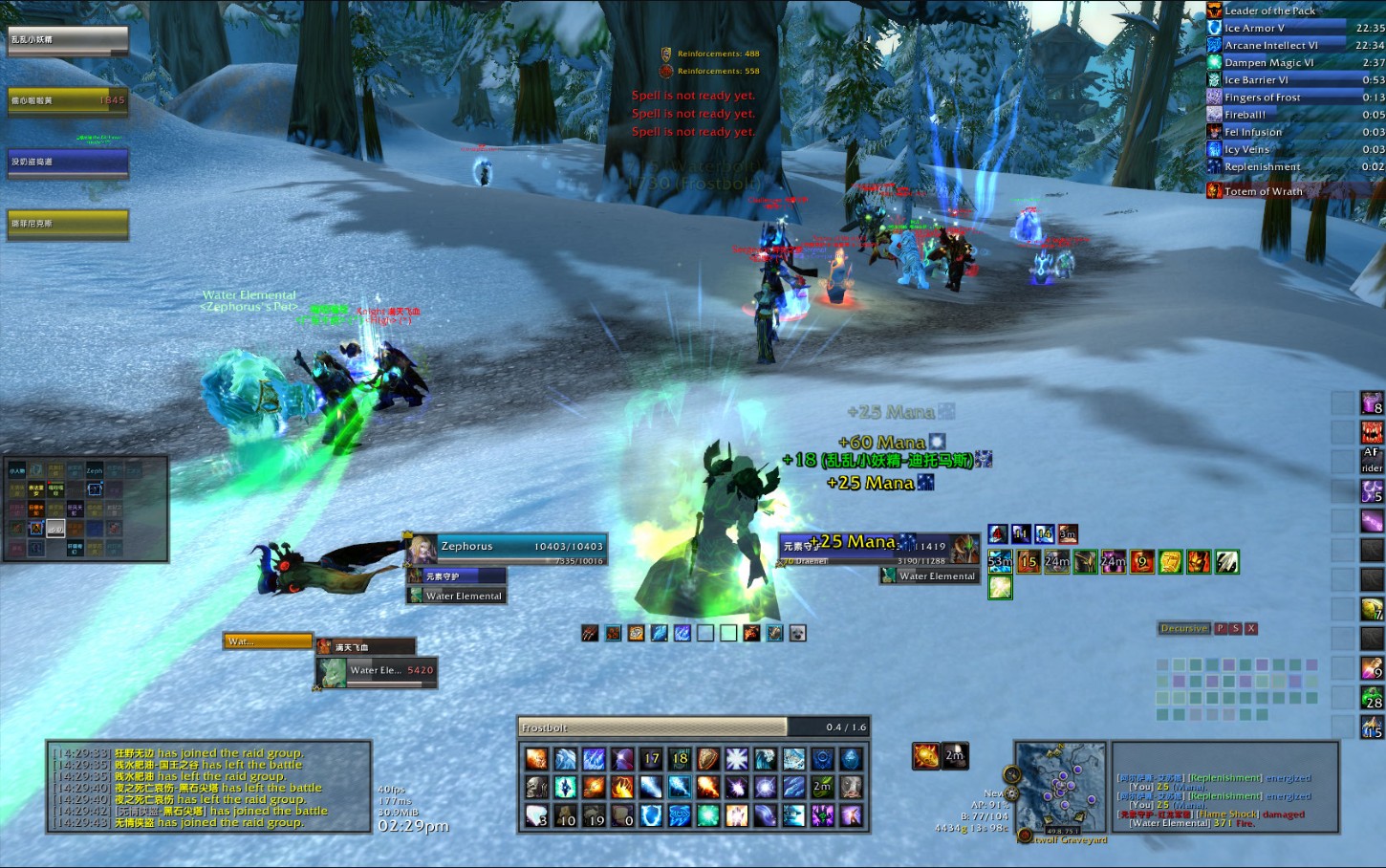The image size is (1386, 868).
Task: Cancel the Ice Armor V buff
Action: 1254,29
